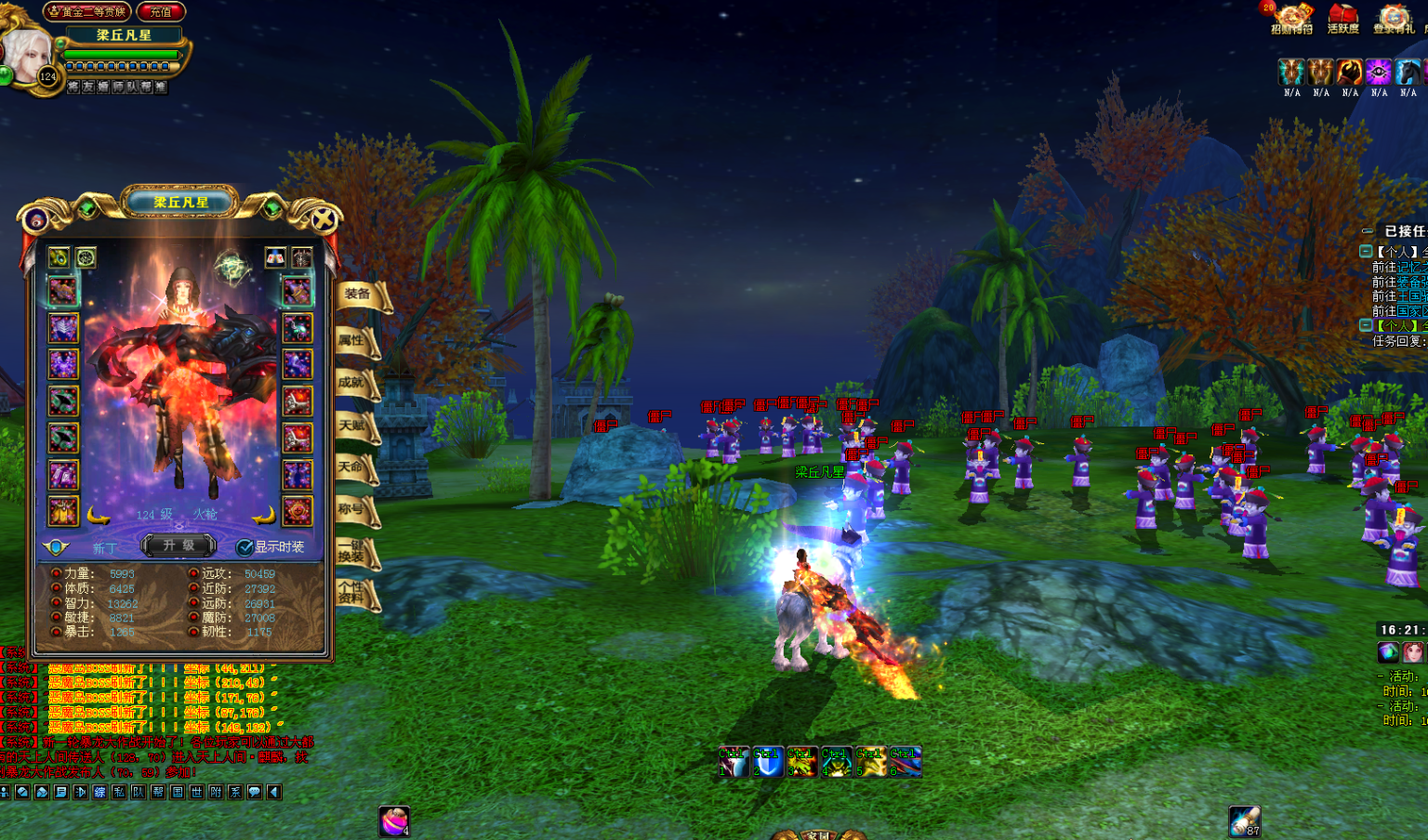Open the 招财神符 fortune talisman icon
Viewport: 1428px width, 840px height.
1292,17
